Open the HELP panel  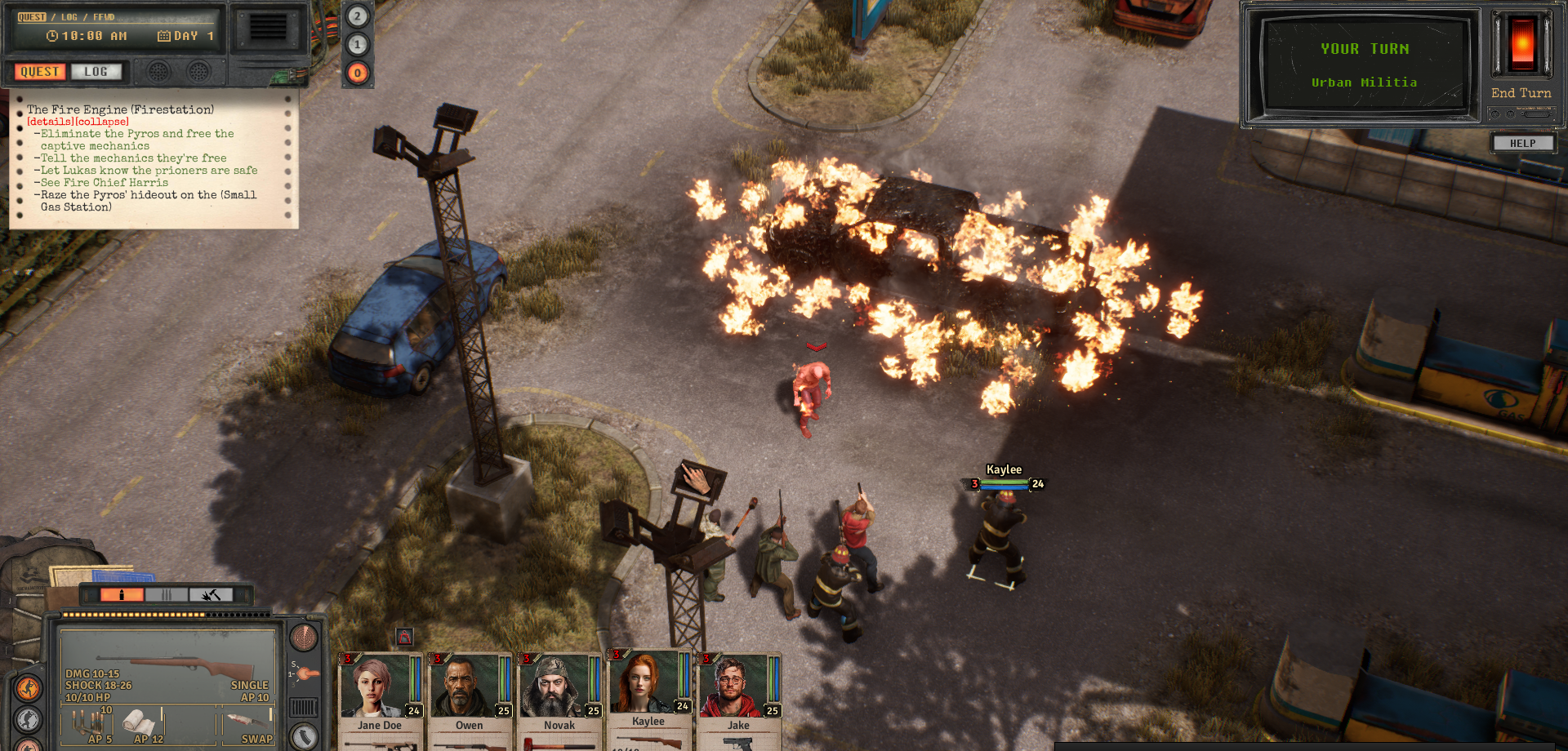pos(1522,144)
